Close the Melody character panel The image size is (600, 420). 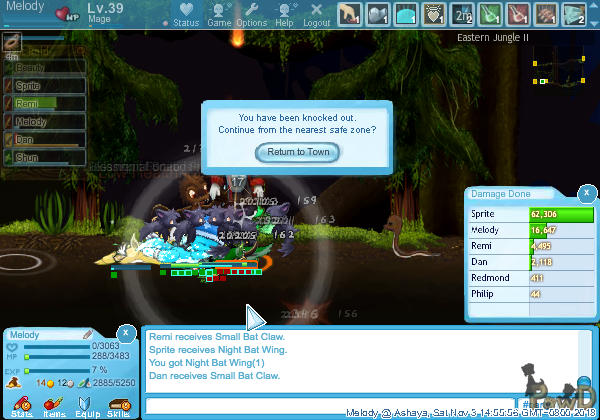tap(126, 333)
